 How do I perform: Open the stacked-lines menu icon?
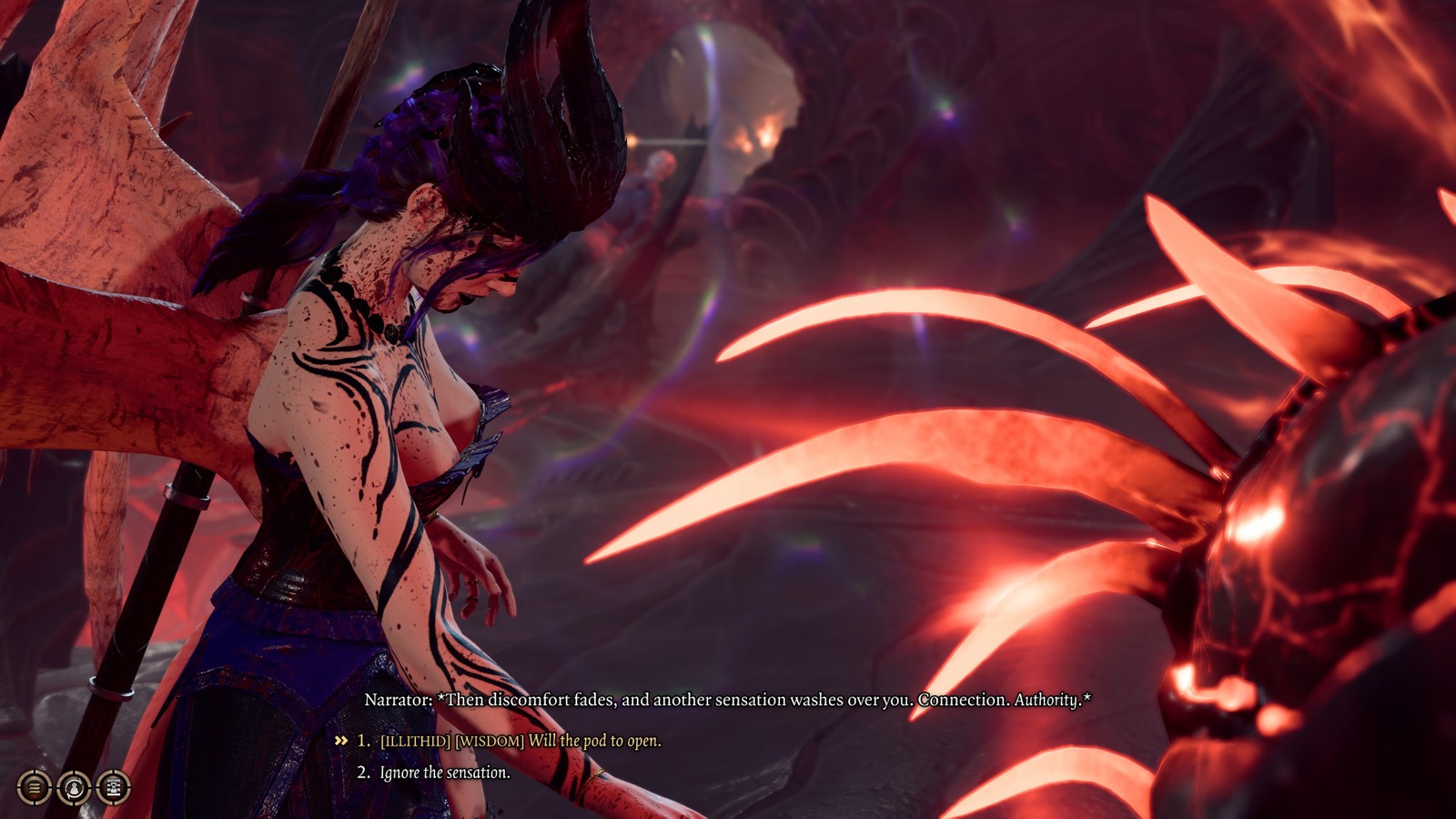click(34, 787)
